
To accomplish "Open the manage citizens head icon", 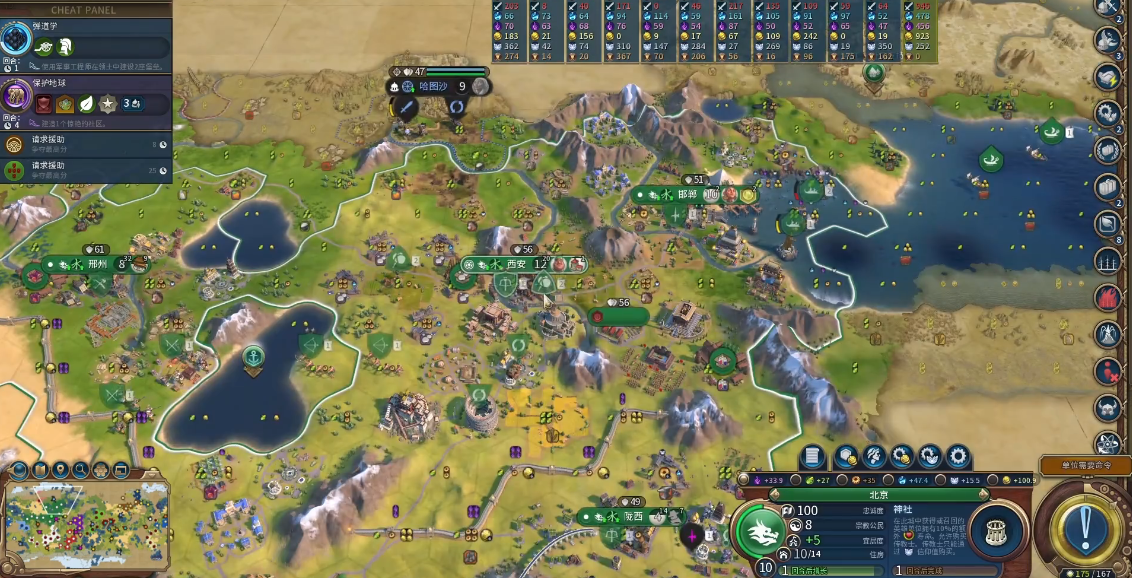I will (873, 457).
